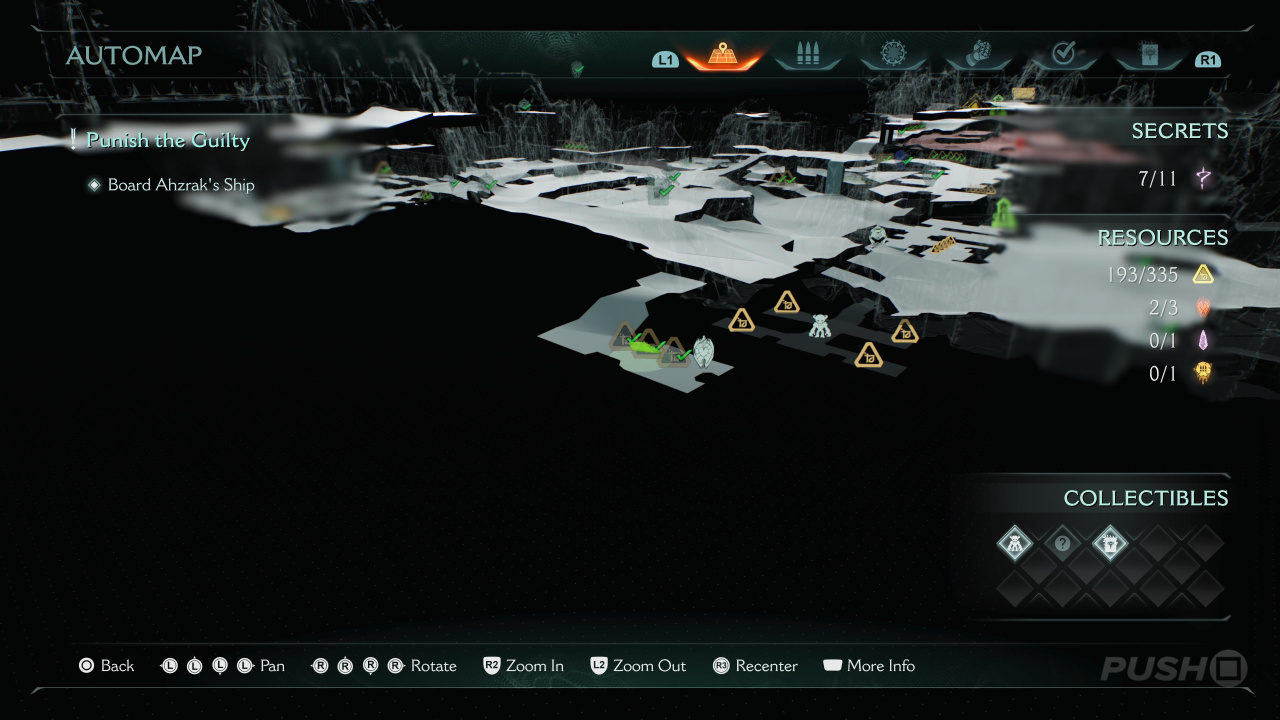Open the spiked gear tab
This screenshot has height=720, width=1280.
pyautogui.click(x=893, y=56)
